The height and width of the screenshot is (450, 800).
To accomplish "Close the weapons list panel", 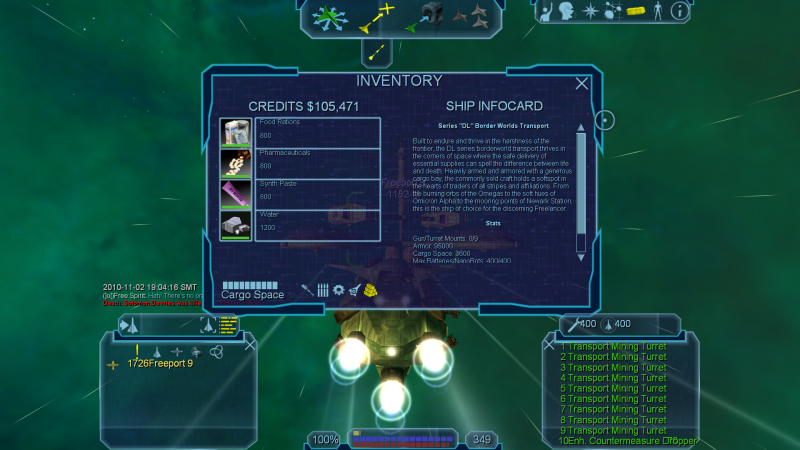I will coord(548,344).
